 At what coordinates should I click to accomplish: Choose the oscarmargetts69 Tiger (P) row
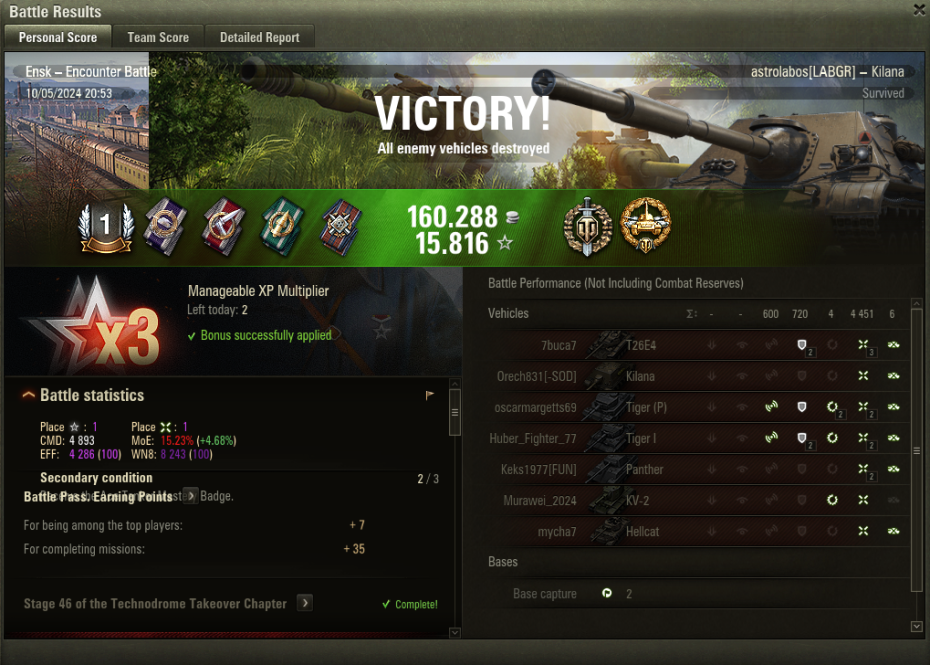click(700, 407)
